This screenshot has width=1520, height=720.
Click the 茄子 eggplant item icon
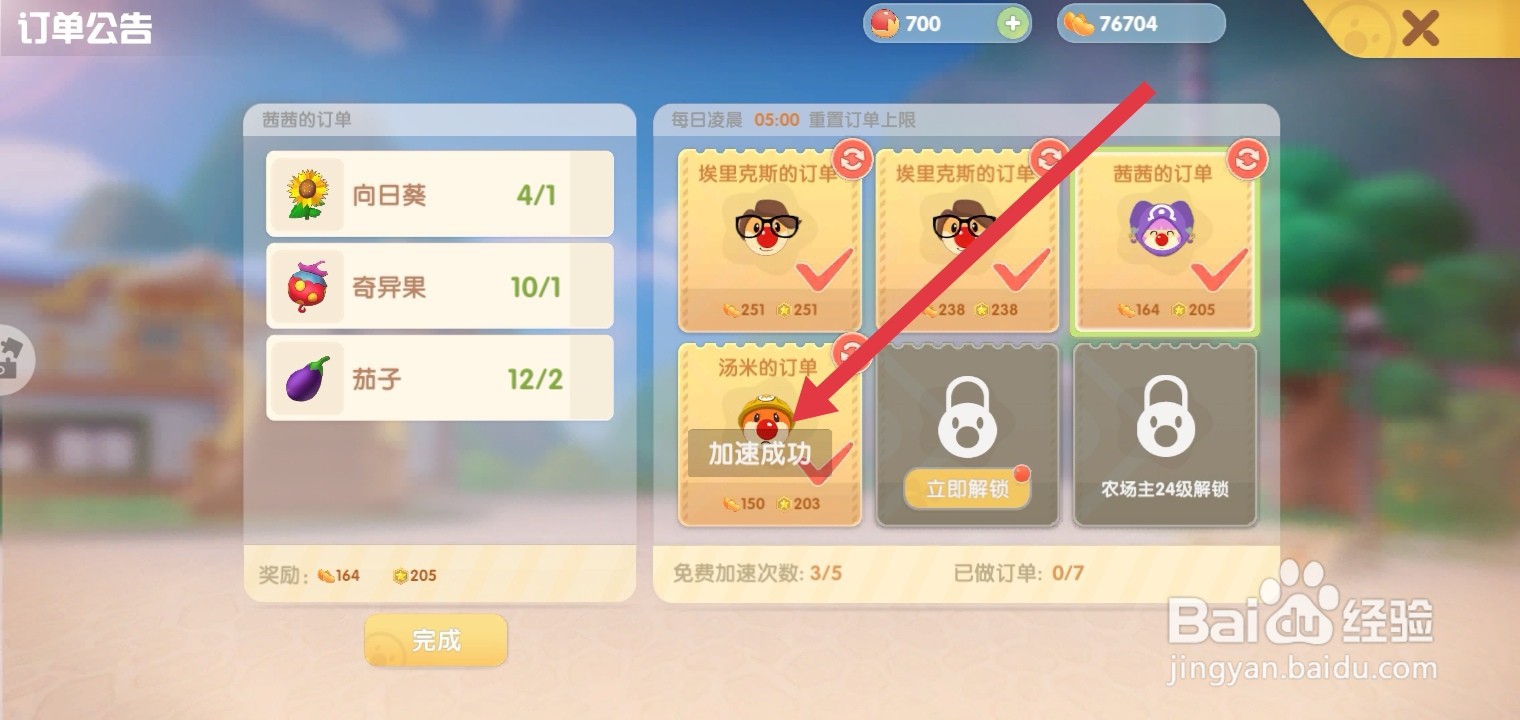306,378
